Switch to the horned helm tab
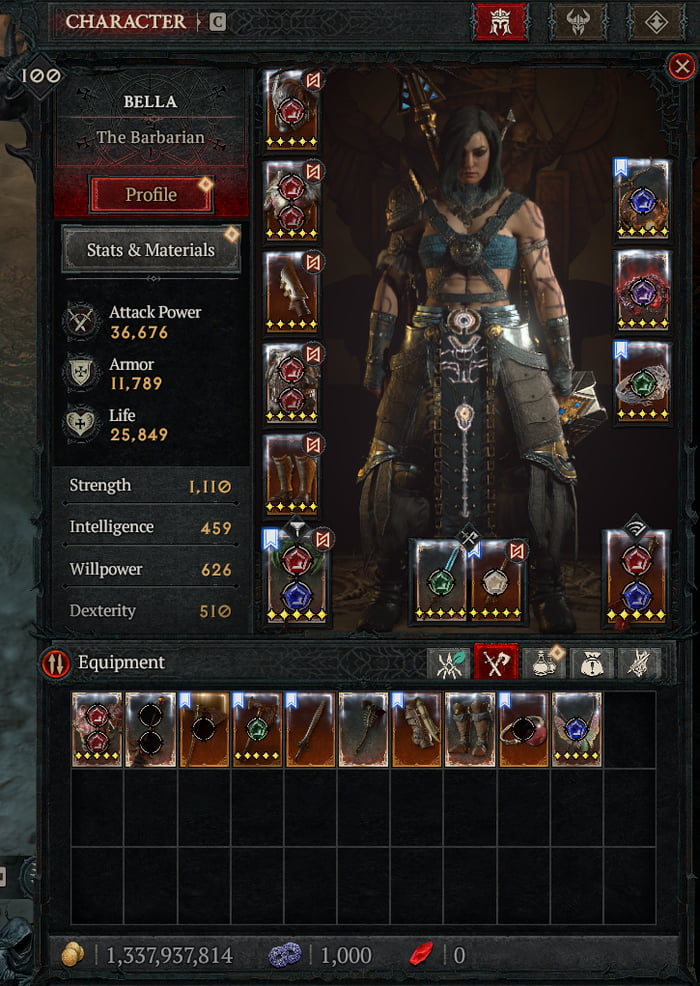Image resolution: width=700 pixels, height=986 pixels. [x=578, y=22]
